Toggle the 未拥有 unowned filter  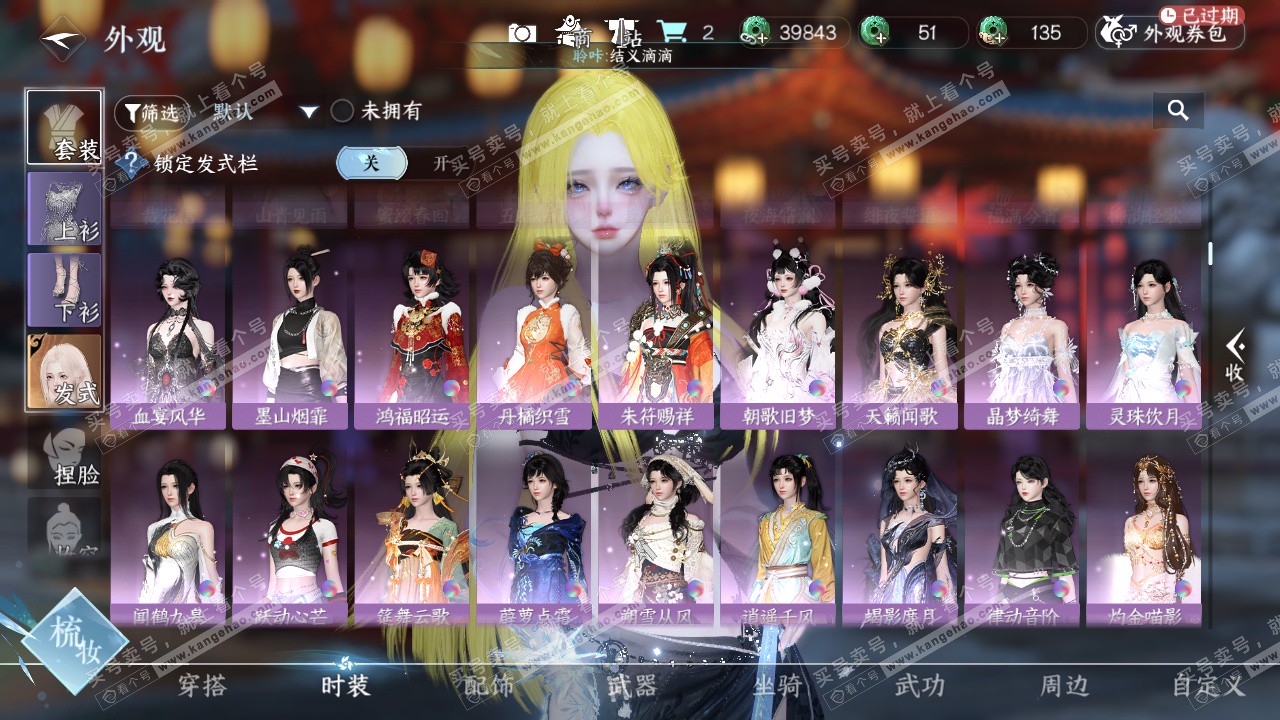343,111
